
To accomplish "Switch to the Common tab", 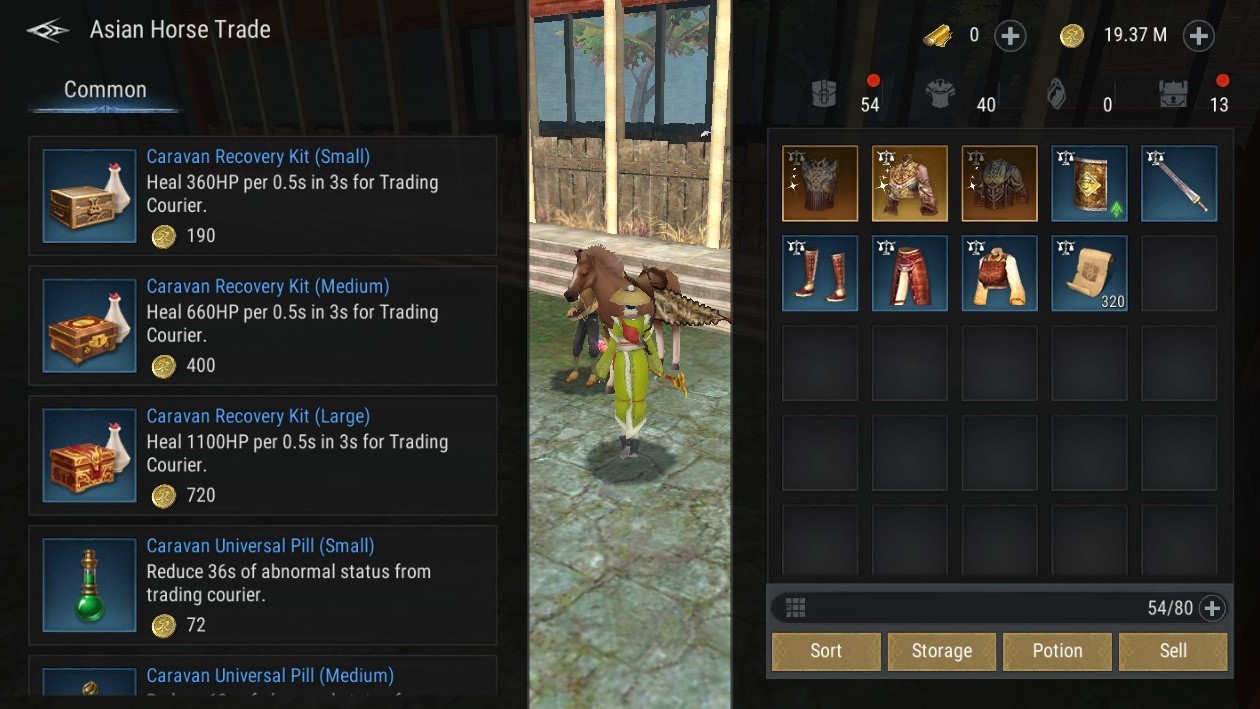I will pyautogui.click(x=105, y=90).
